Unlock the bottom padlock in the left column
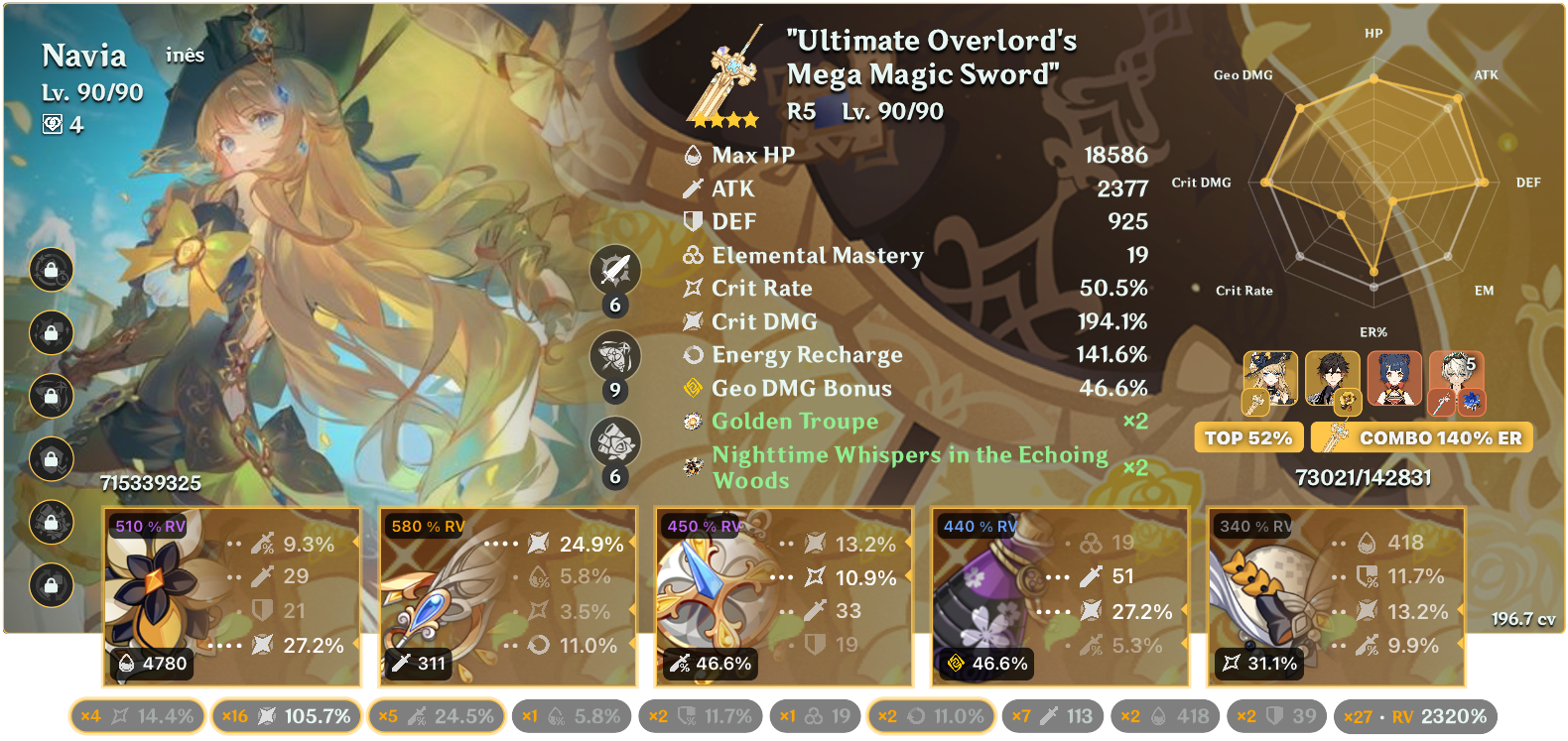Image resolution: width=1568 pixels, height=741 pixels. click(x=52, y=583)
